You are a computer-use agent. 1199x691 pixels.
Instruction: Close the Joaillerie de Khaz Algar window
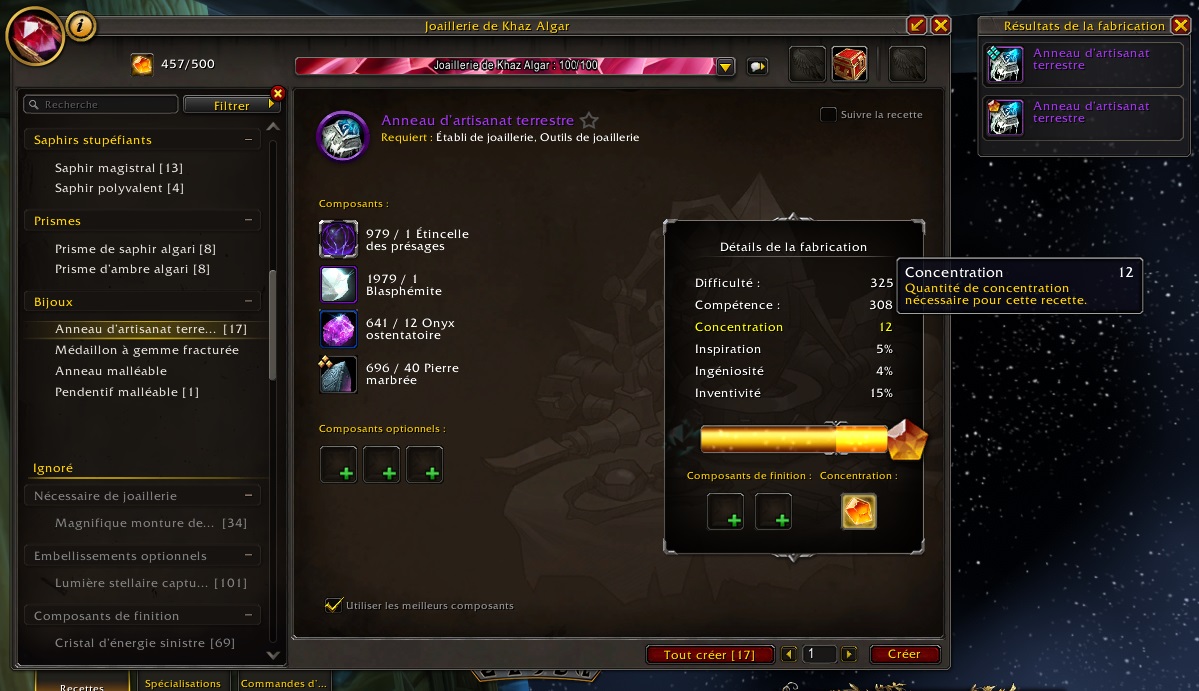point(940,26)
